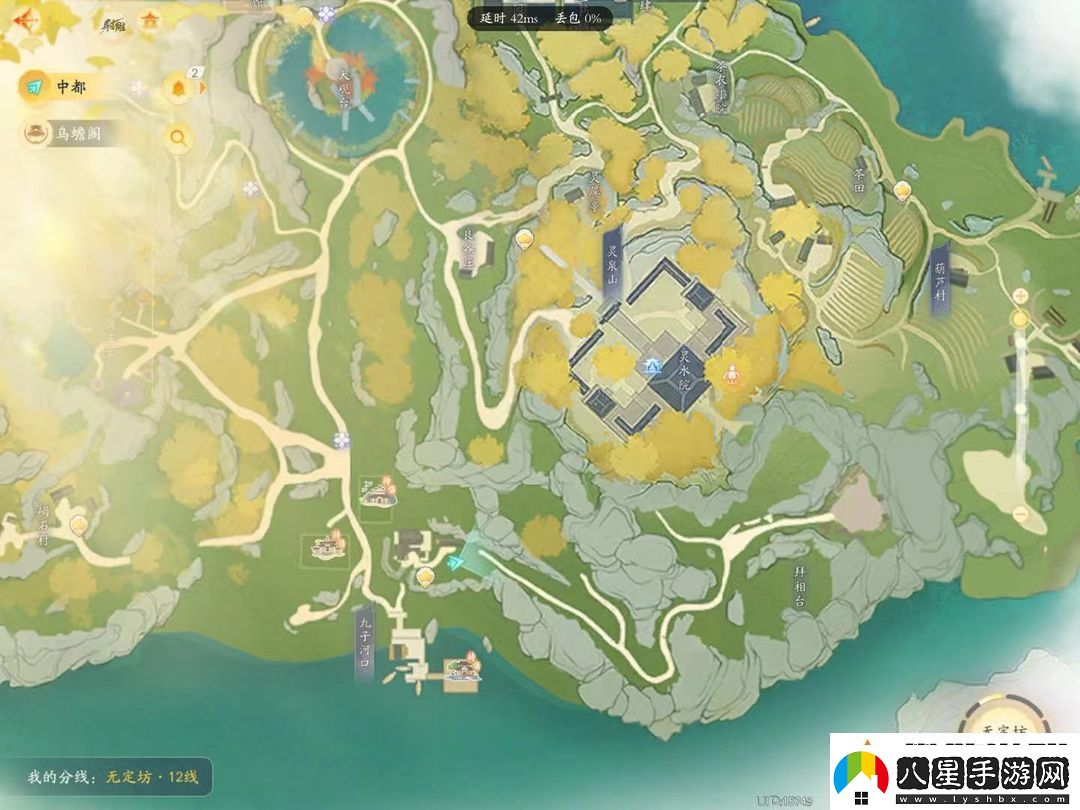
Task: Click the map zoom slider handle
Action: (x=1020, y=319)
